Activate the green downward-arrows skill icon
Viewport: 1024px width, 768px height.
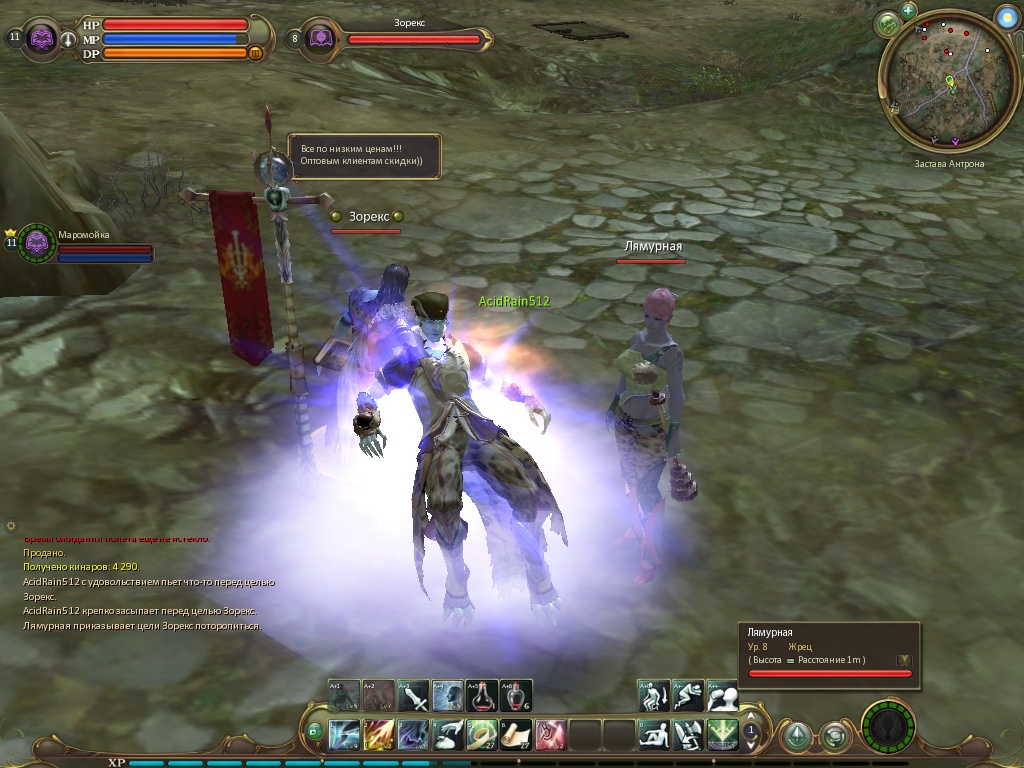click(723, 735)
